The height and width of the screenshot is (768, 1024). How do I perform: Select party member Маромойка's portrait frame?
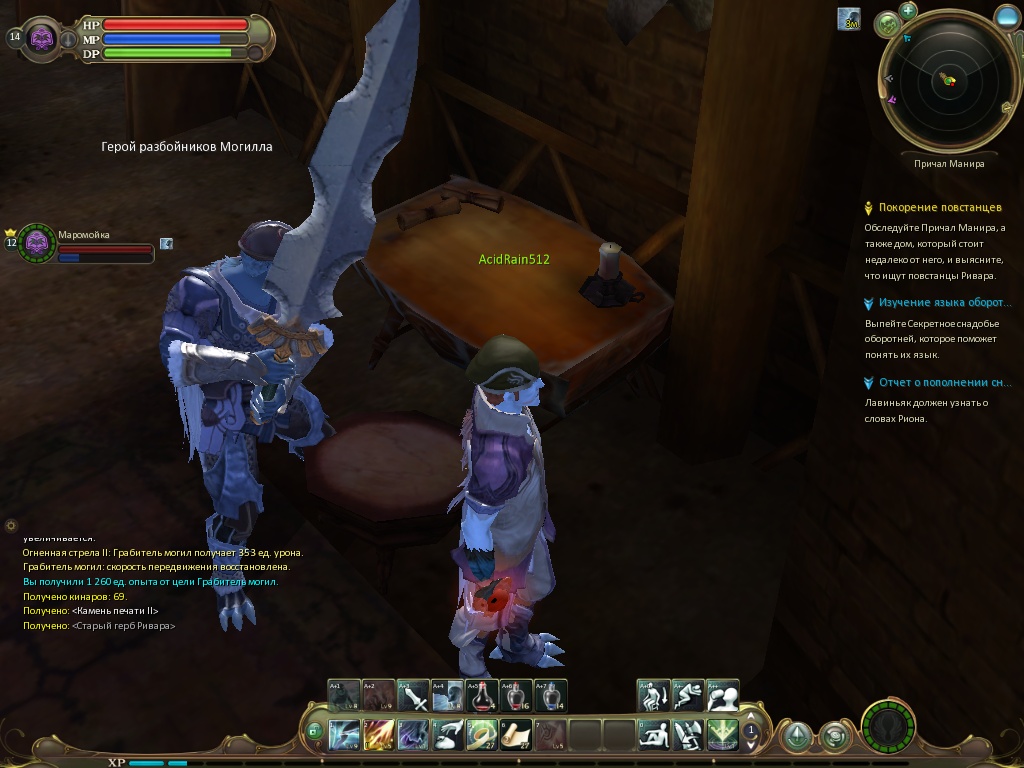[x=38, y=243]
